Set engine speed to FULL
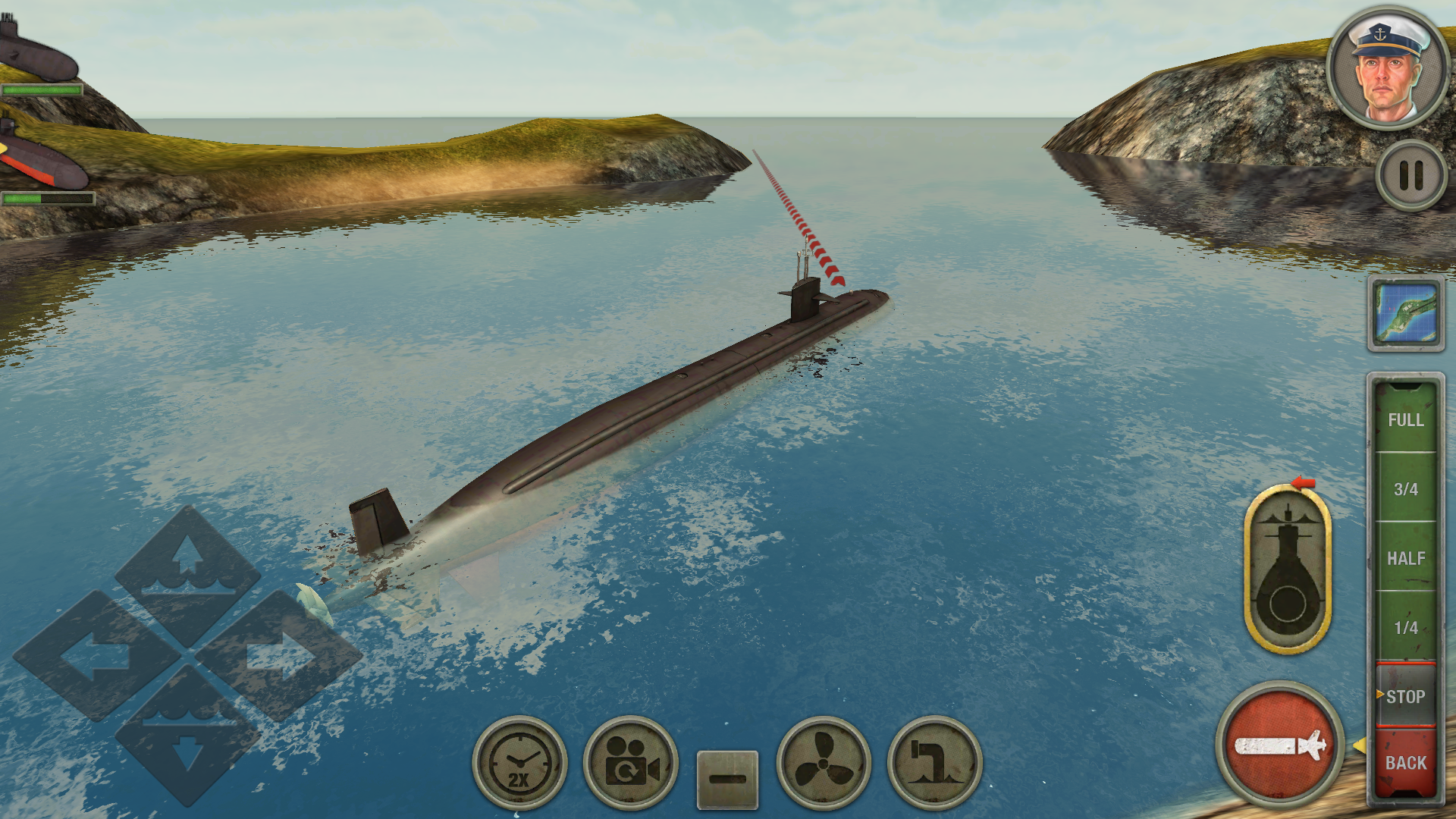 tap(1407, 420)
